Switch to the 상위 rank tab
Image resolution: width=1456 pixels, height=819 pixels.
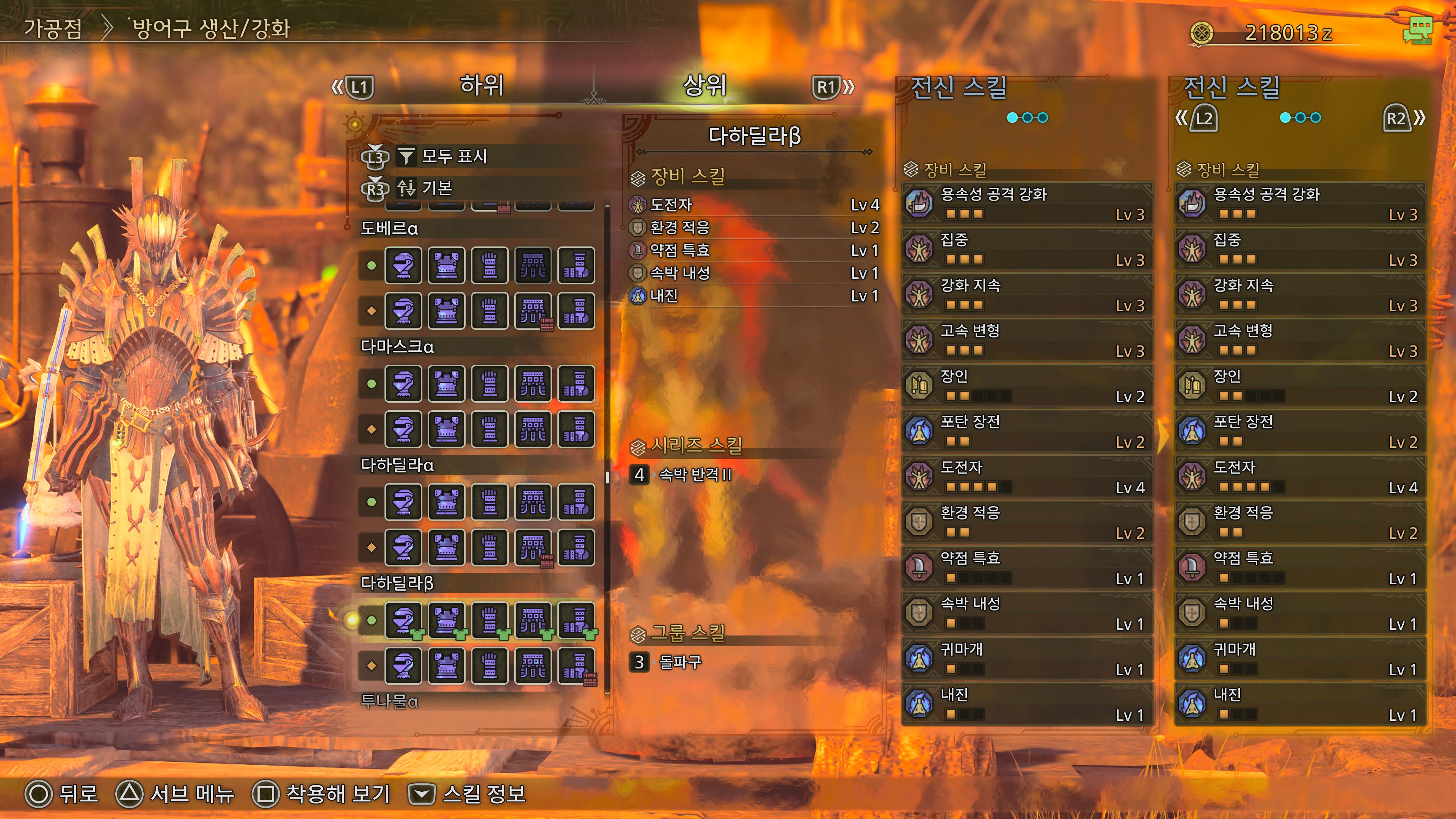pos(704,85)
